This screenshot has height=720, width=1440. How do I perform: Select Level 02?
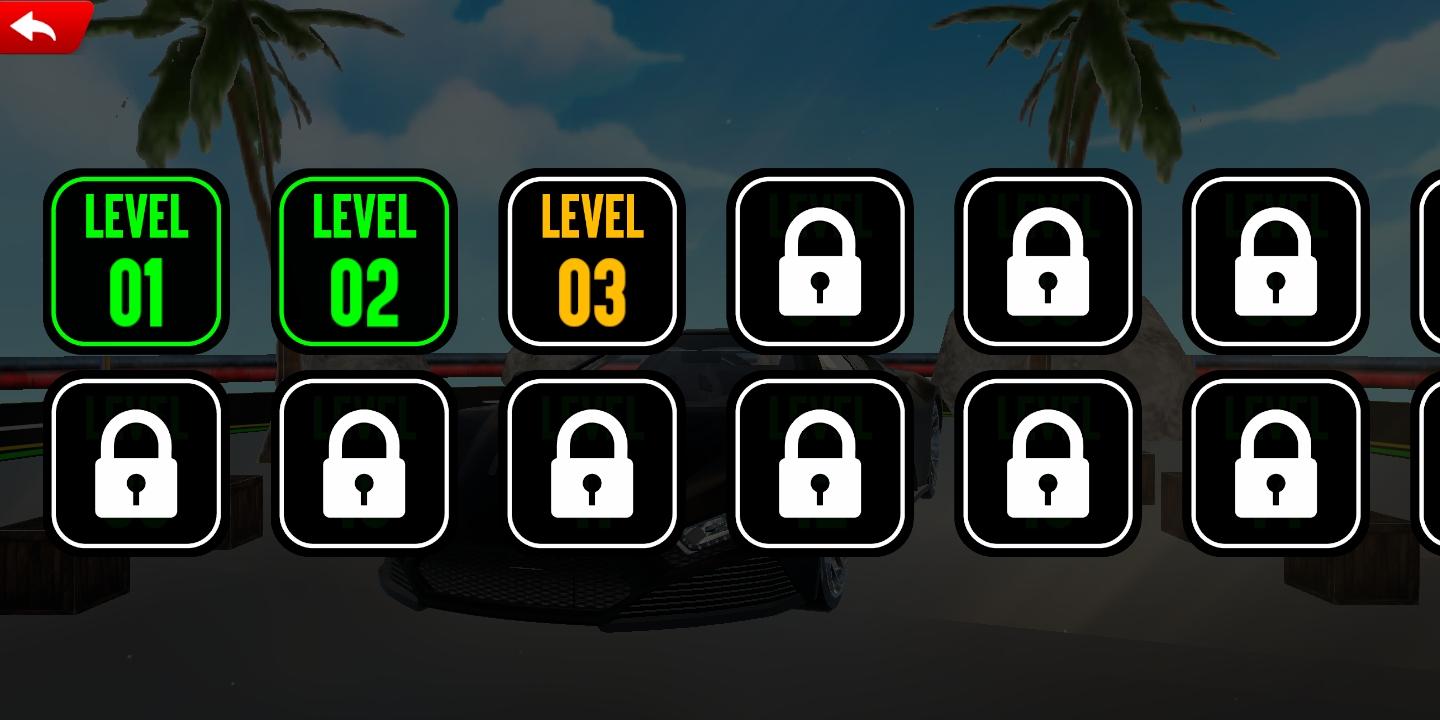point(364,260)
